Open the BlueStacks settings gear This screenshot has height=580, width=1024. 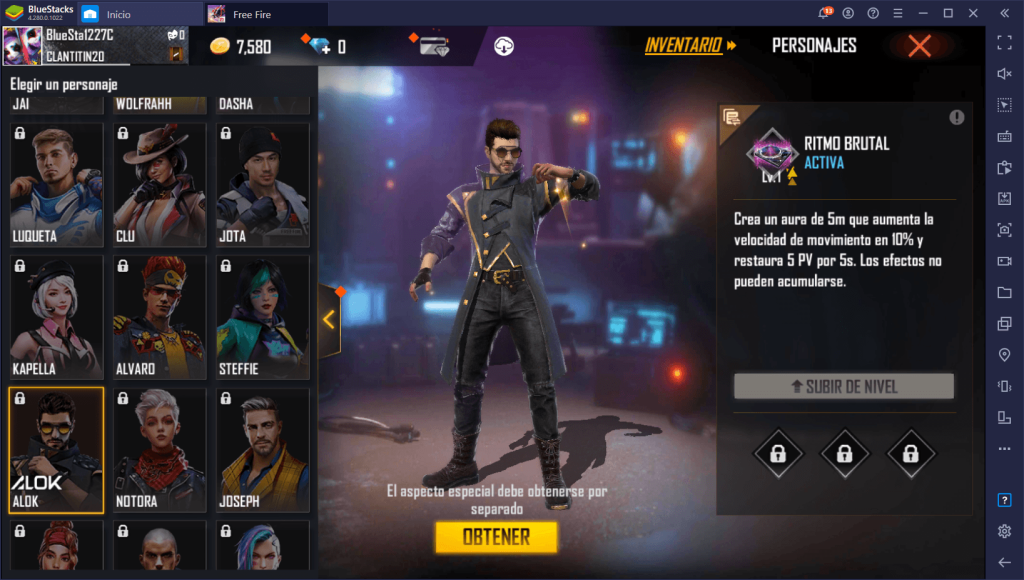(1004, 531)
